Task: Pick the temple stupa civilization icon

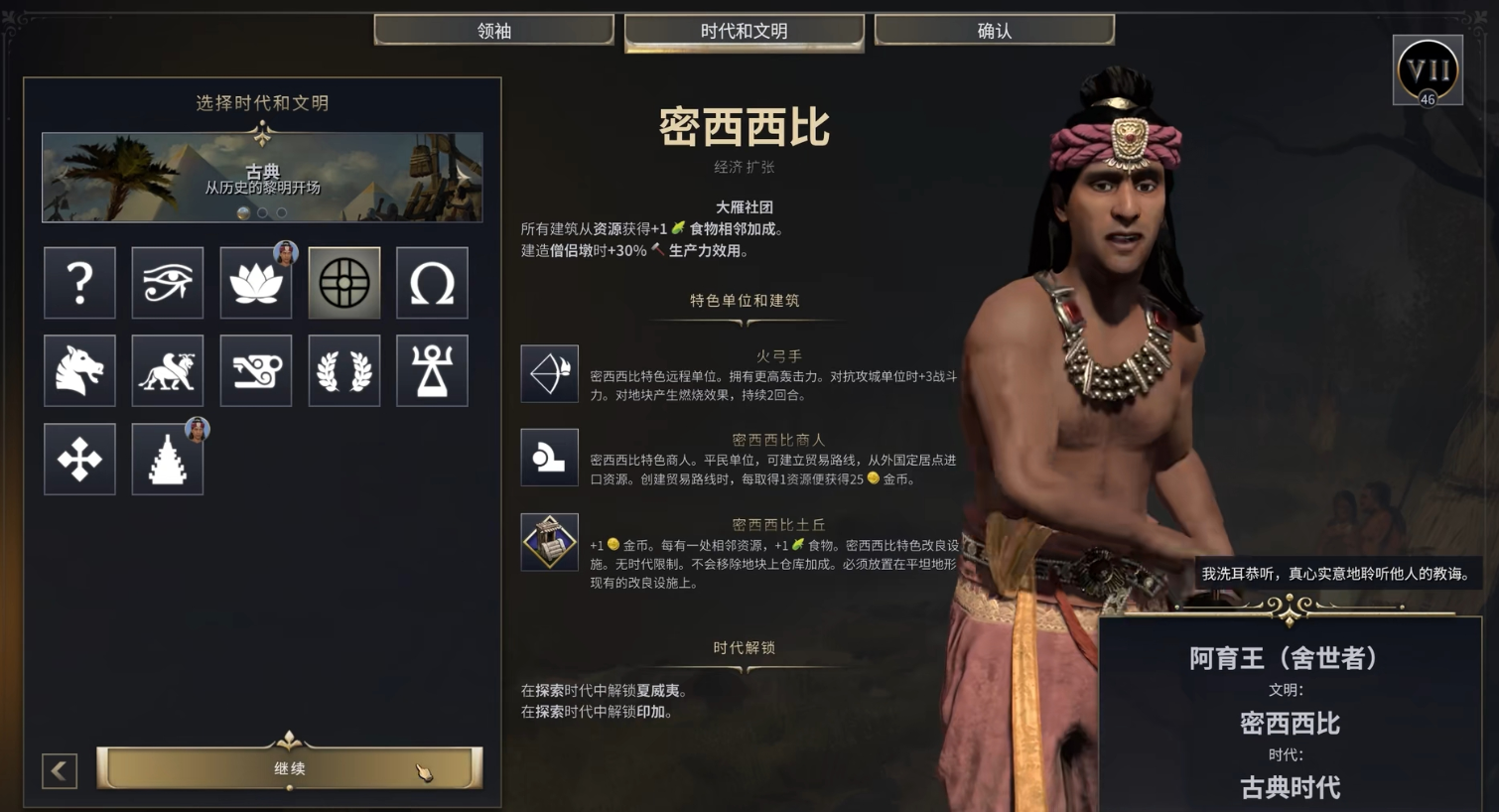Action: pos(167,458)
